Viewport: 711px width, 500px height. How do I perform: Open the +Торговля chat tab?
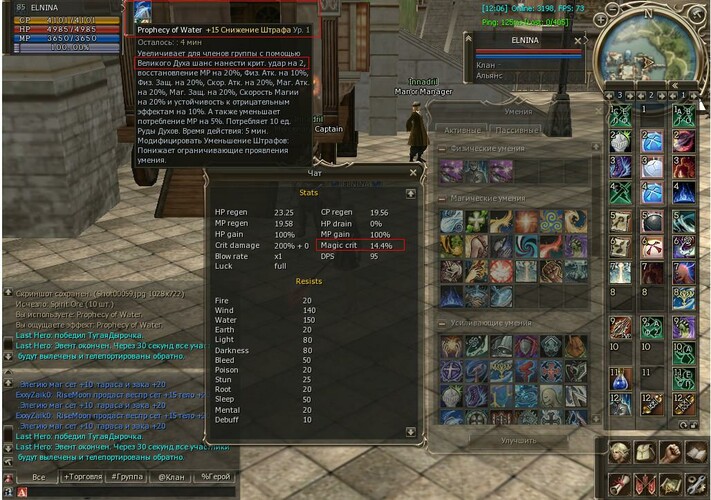(x=82, y=478)
